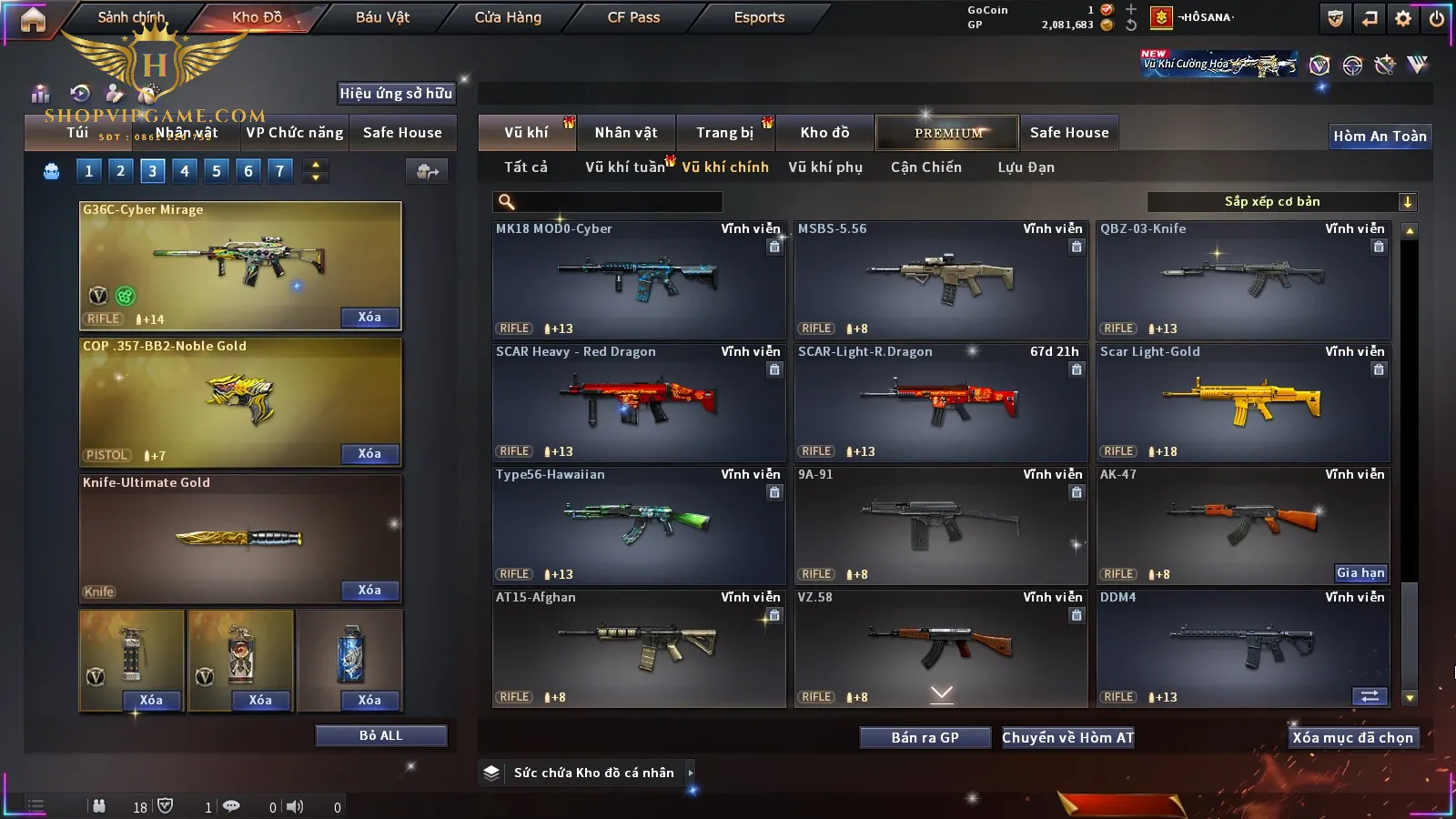This screenshot has height=819, width=1456.
Task: Open the Sắp xếp cơ bản dropdown
Action: point(1281,202)
